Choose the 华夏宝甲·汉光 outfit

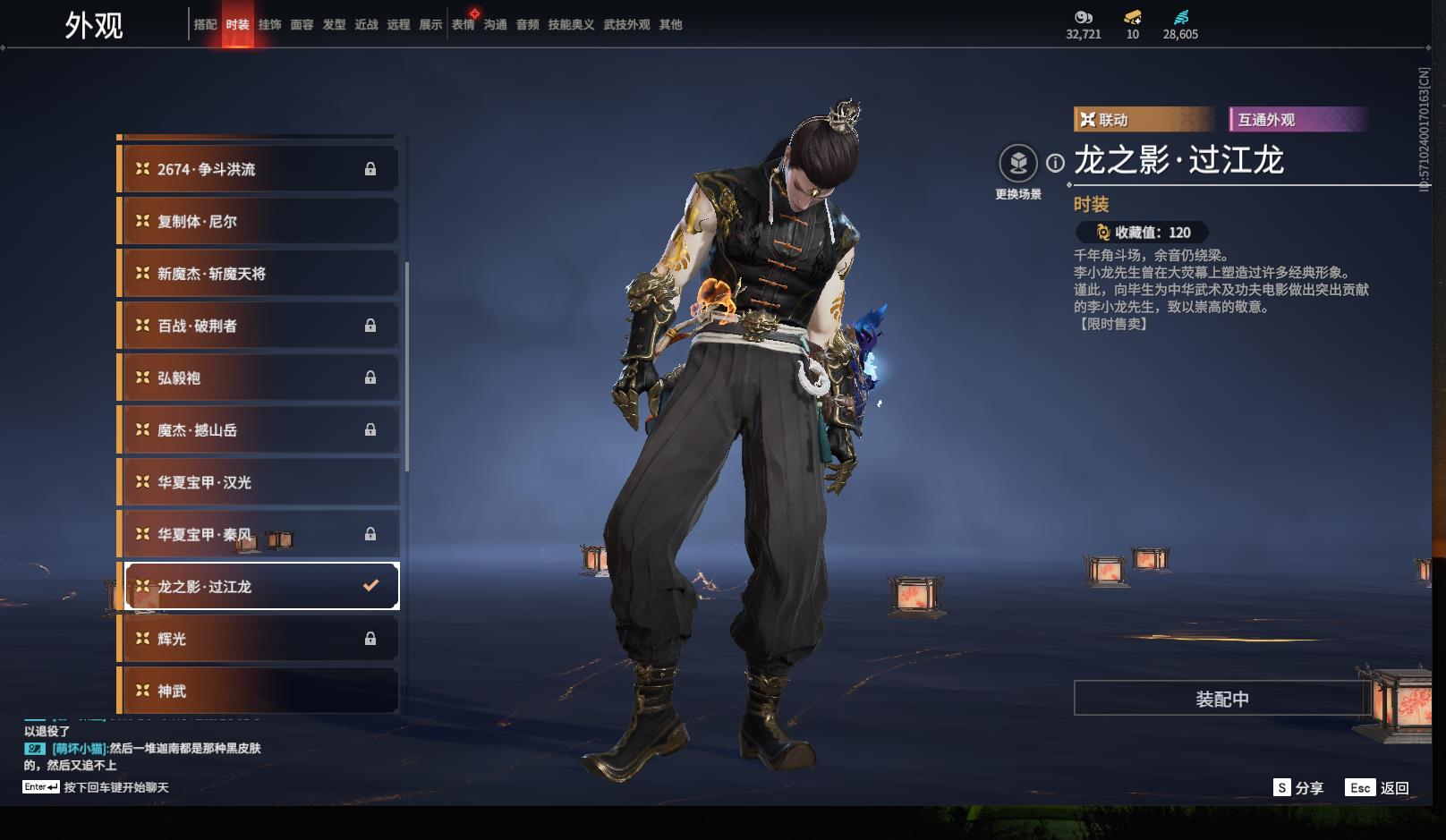coord(259,482)
